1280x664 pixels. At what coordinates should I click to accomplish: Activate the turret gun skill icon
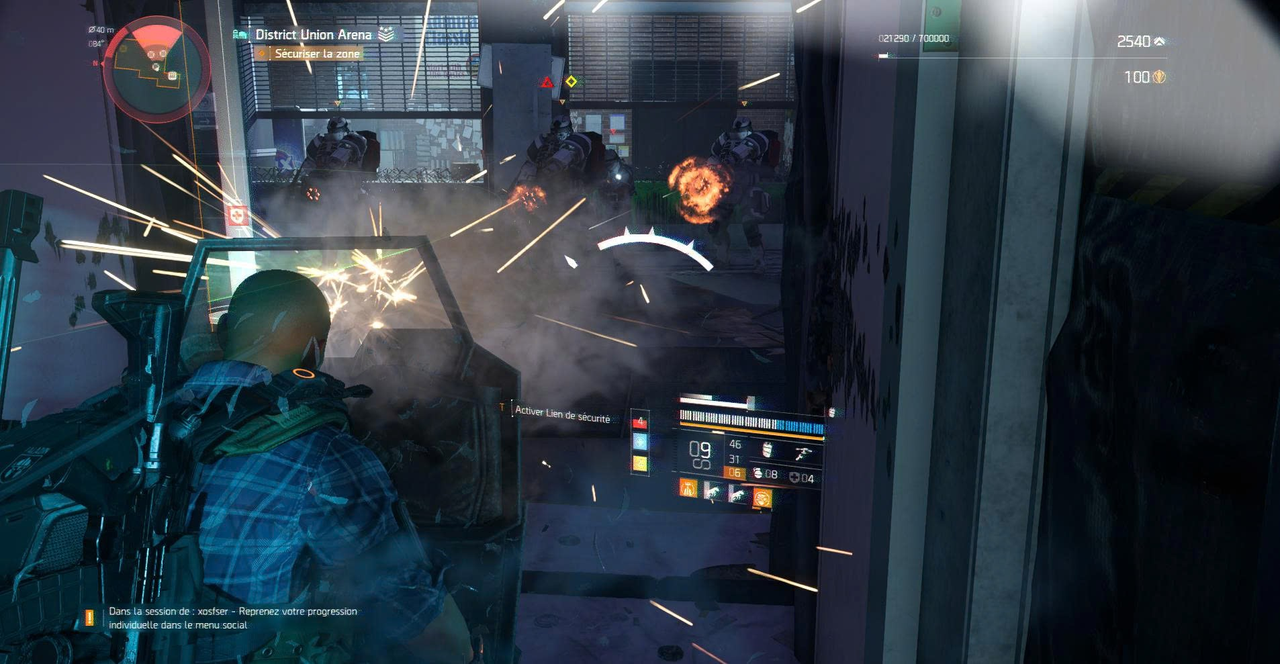coord(803,453)
